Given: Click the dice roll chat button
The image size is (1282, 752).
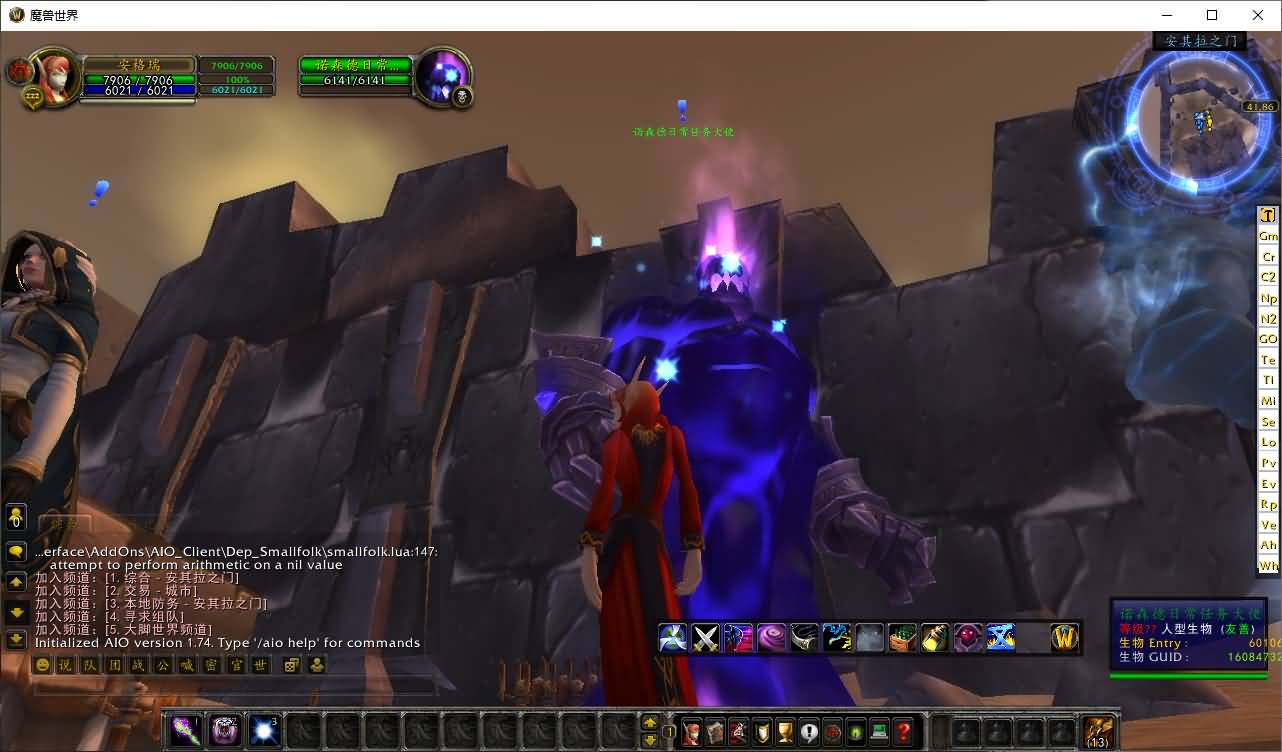Looking at the screenshot, I should (291, 665).
